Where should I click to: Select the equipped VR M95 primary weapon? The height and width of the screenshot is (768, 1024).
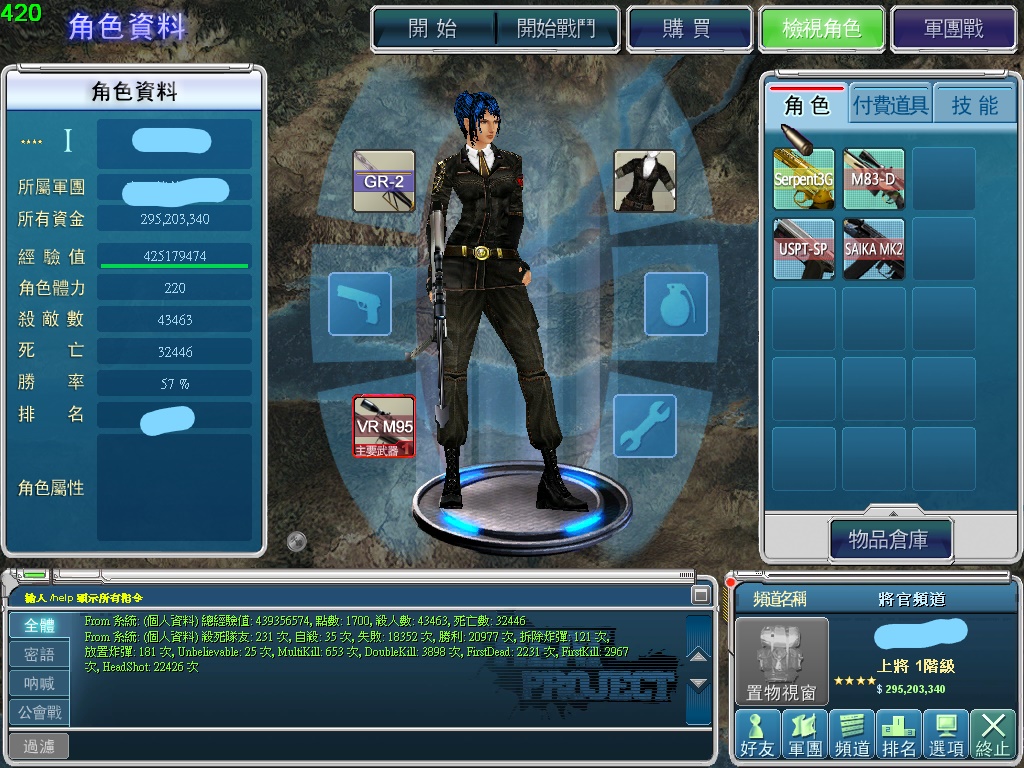(x=384, y=425)
